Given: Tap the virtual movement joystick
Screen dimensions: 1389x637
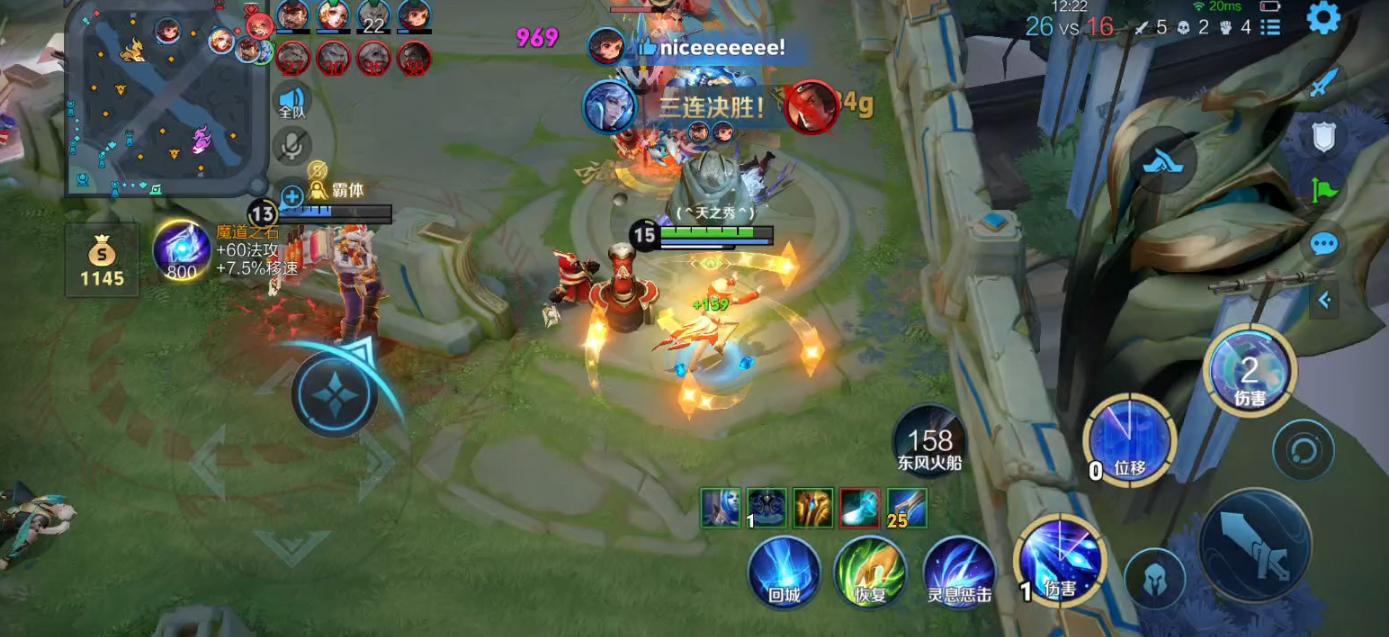Looking at the screenshot, I should pyautogui.click(x=335, y=393).
